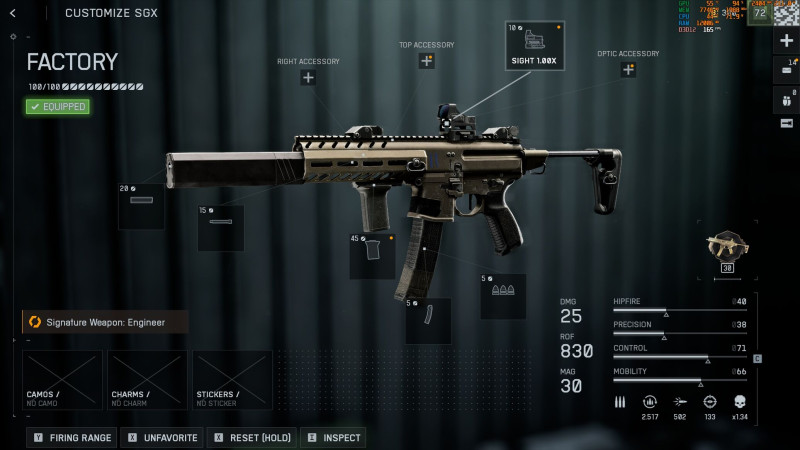Open the Charms customization tile
Viewport: 800px width, 450px height.
[x=147, y=380]
